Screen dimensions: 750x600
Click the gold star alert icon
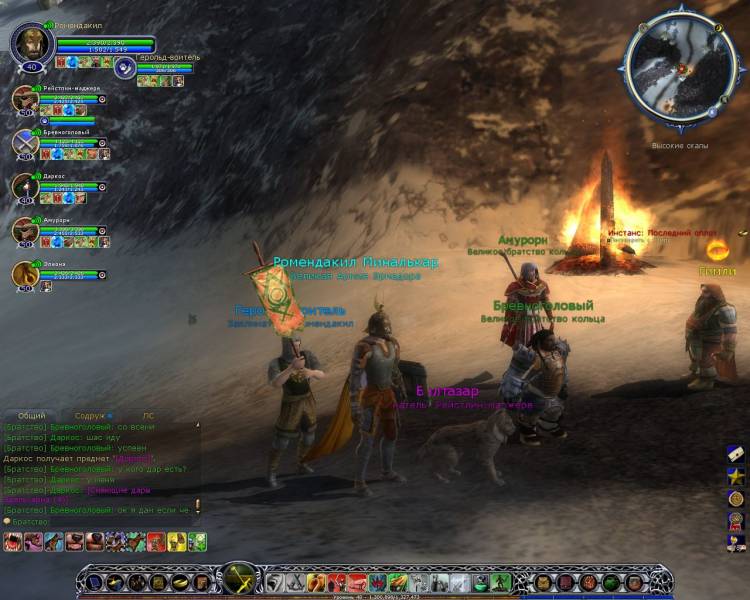click(735, 475)
